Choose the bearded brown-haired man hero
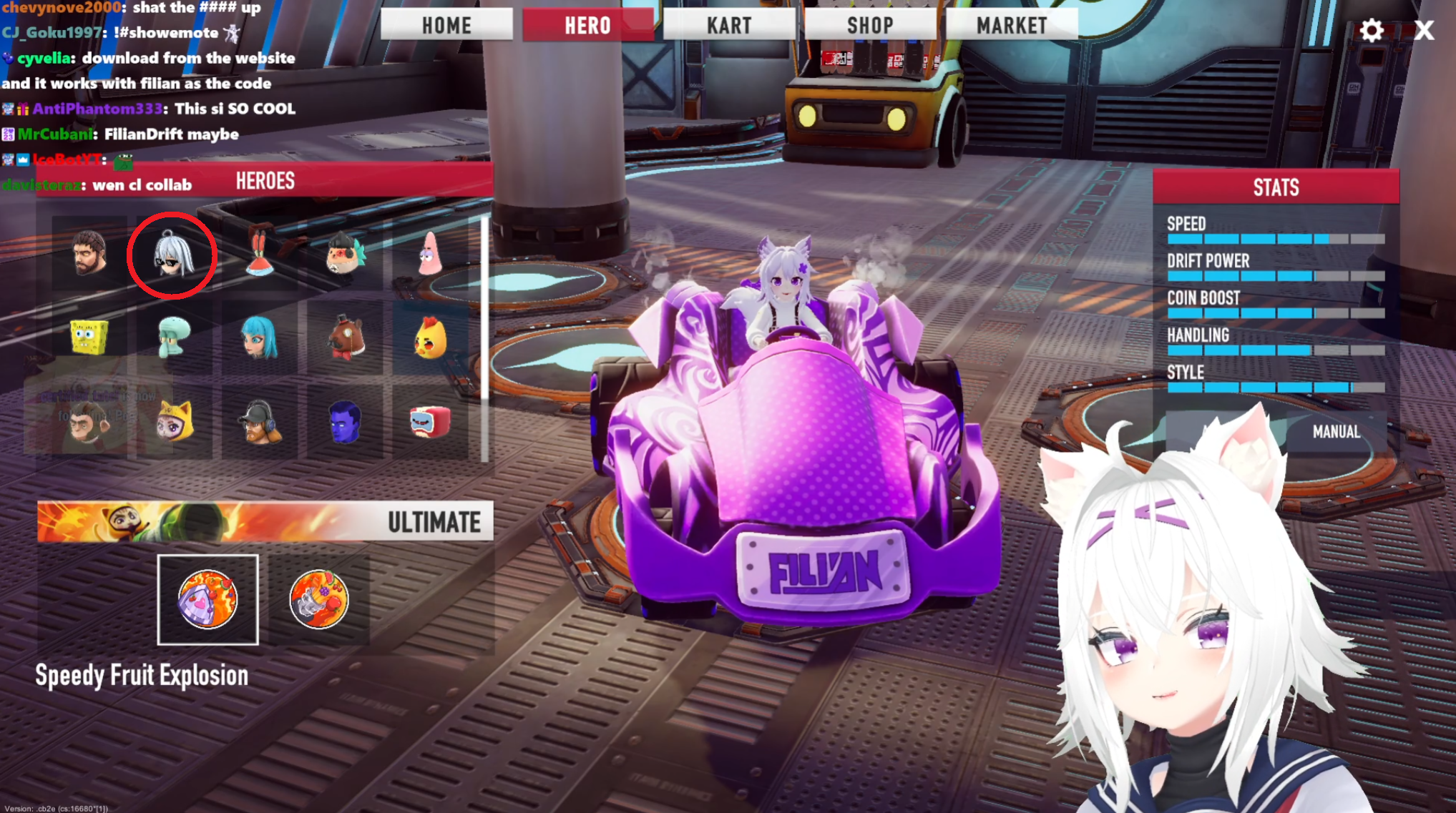This screenshot has height=813, width=1456. coord(89,253)
